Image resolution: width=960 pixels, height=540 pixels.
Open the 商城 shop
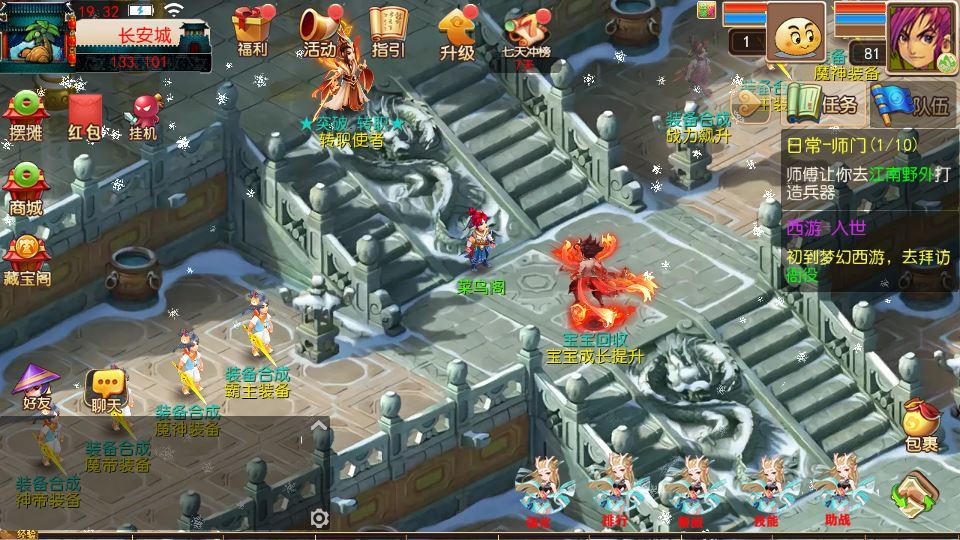click(x=27, y=189)
